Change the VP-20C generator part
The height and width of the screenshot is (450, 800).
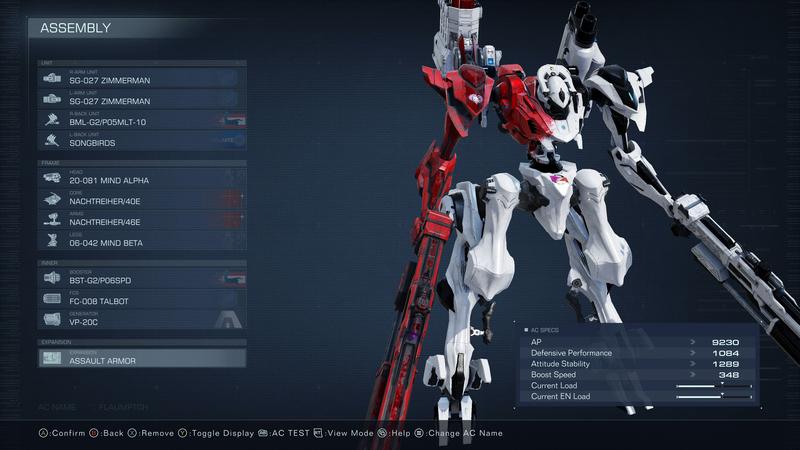(x=142, y=320)
